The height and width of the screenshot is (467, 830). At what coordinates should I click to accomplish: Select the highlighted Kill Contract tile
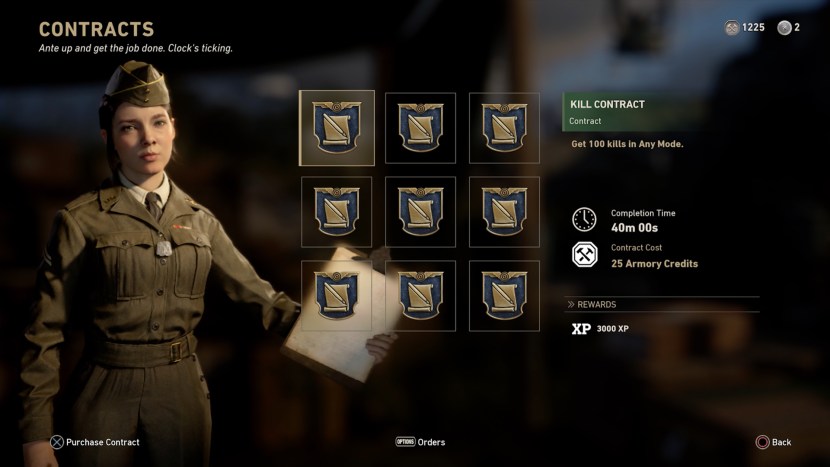click(x=337, y=128)
